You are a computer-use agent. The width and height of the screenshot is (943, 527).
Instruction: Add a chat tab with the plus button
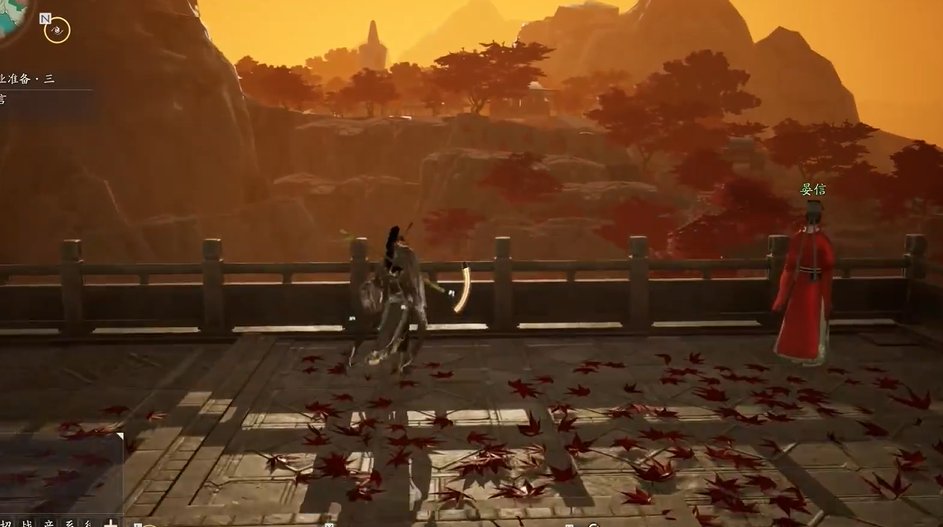(111, 521)
